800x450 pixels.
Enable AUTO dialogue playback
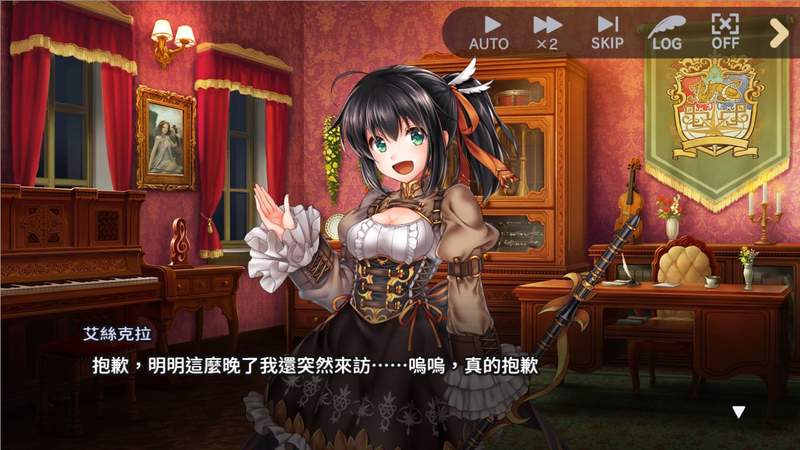pyautogui.click(x=489, y=32)
